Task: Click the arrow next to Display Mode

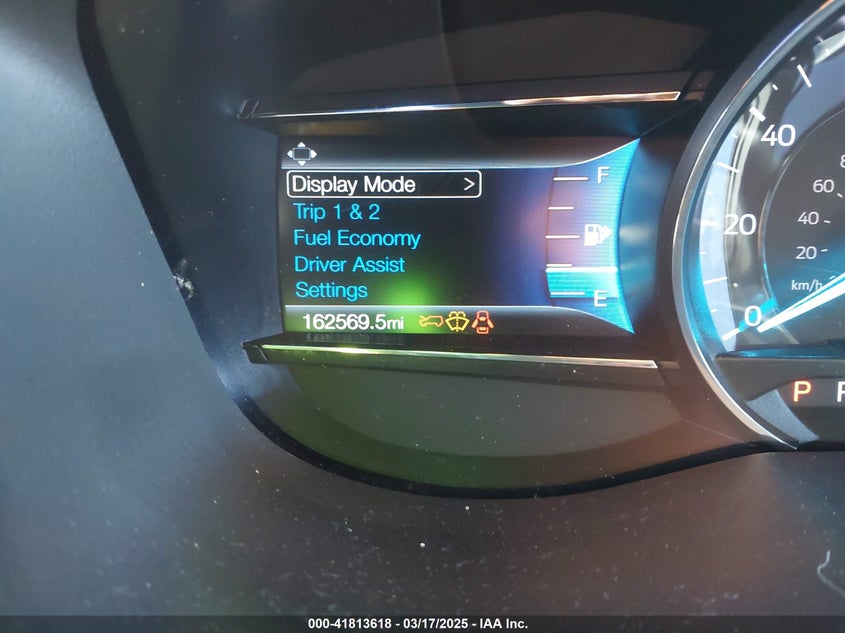Action: click(x=467, y=185)
